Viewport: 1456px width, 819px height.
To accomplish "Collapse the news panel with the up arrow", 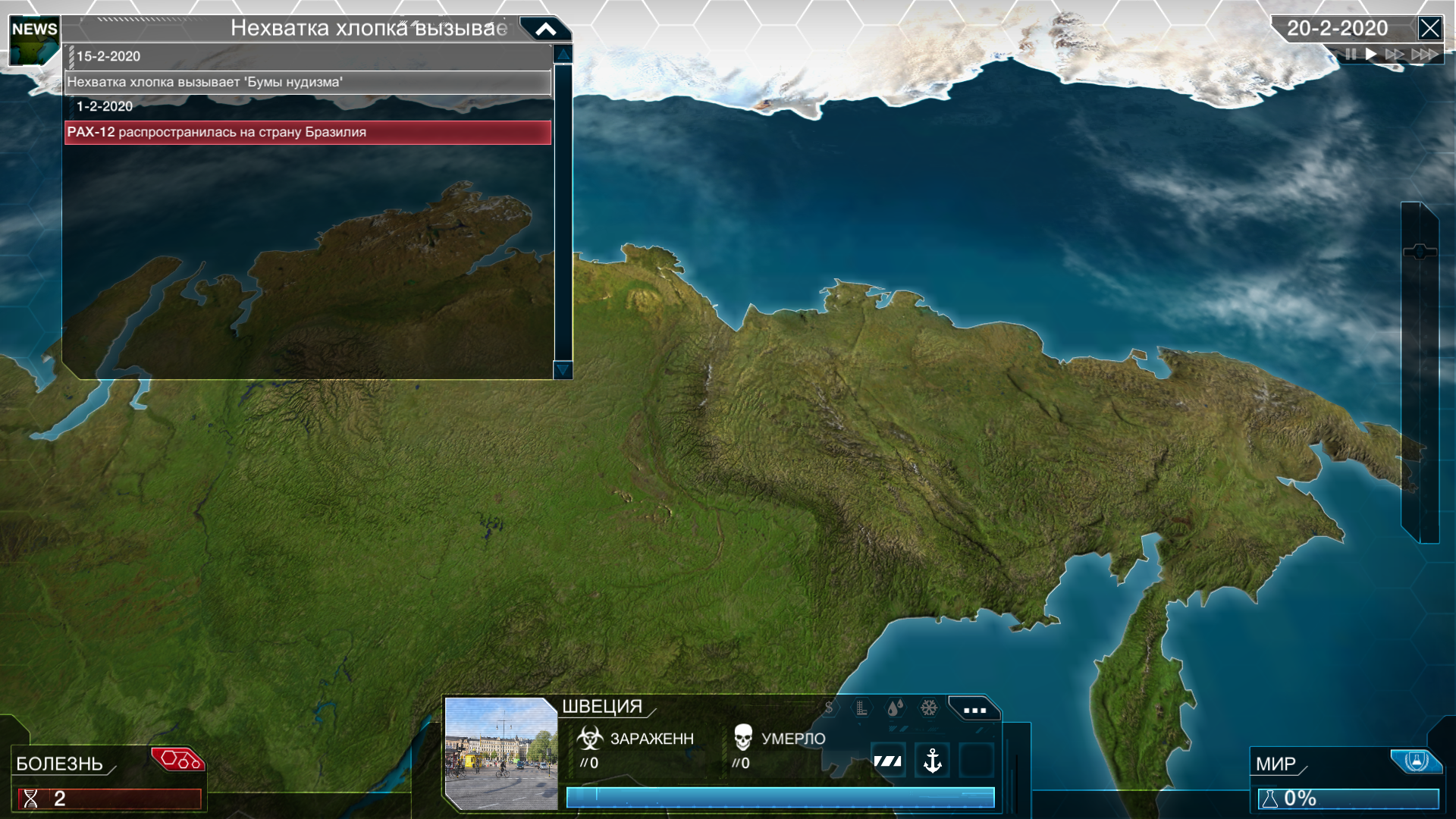I will click(546, 30).
